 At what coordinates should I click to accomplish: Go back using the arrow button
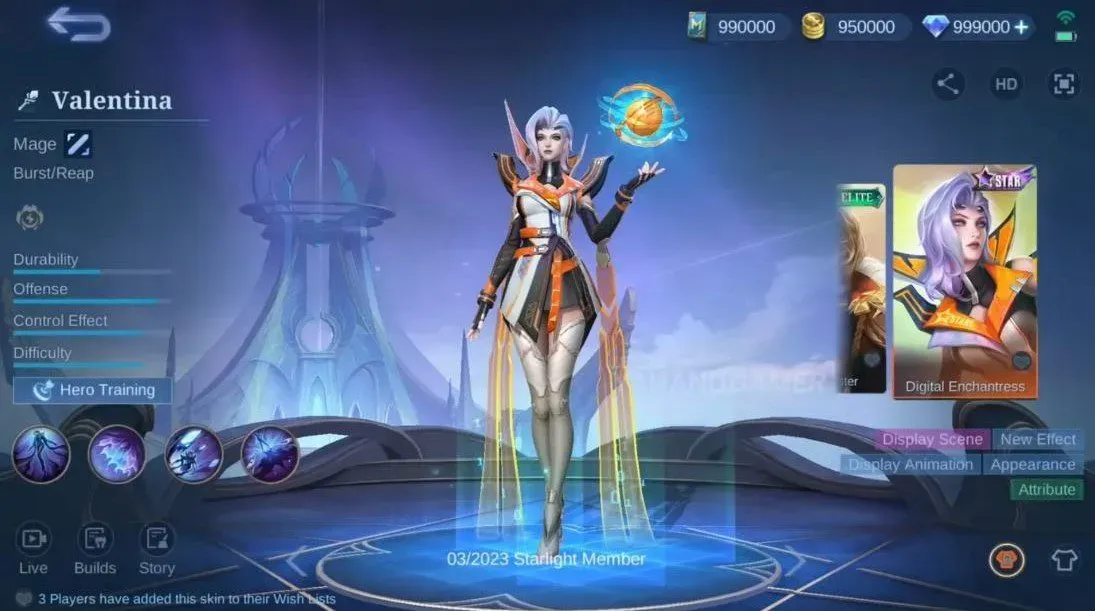[x=78, y=23]
